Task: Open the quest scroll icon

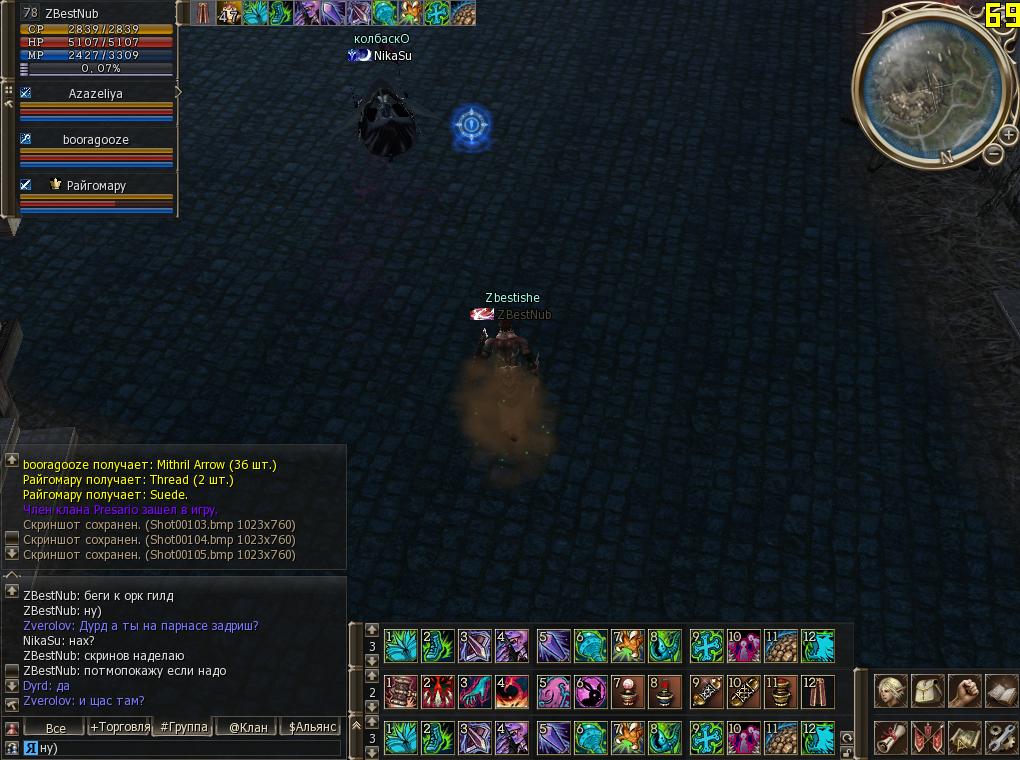Action: point(890,737)
